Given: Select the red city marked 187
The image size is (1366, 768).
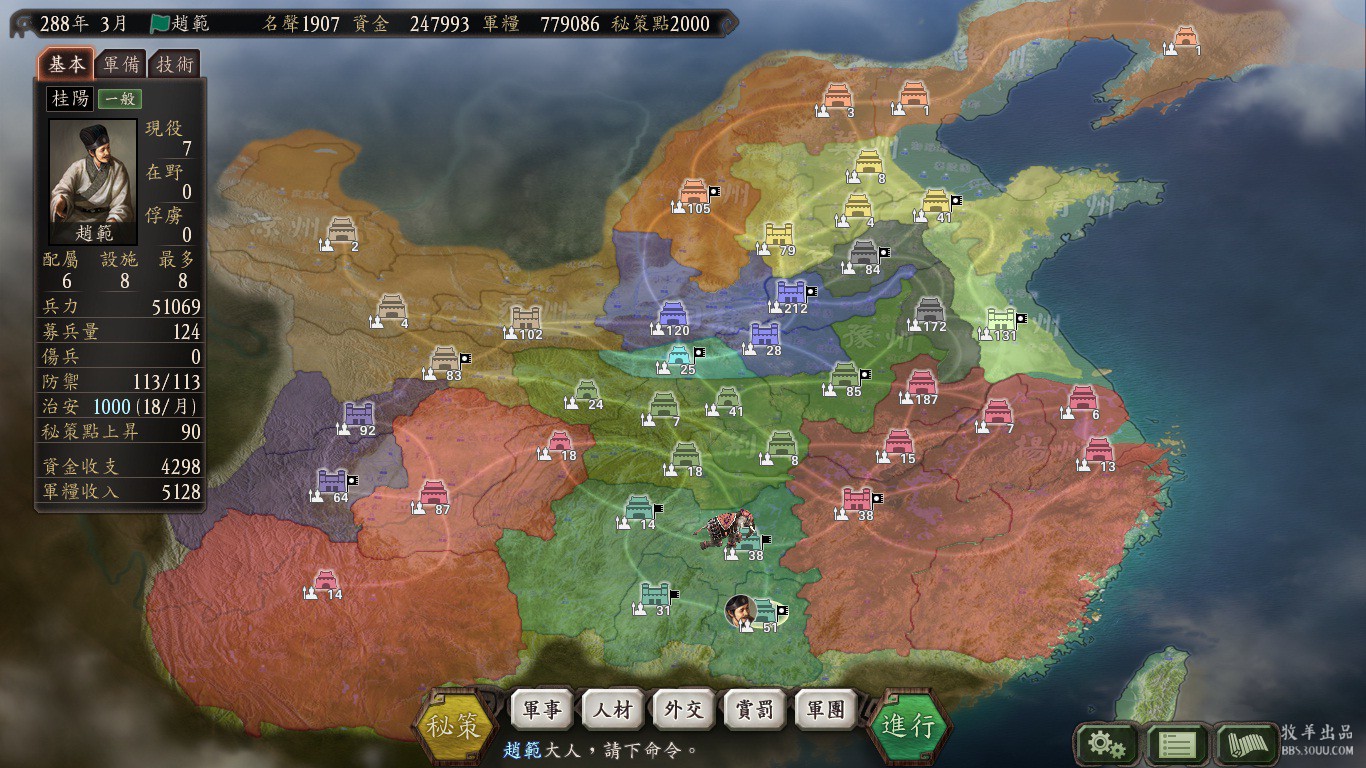Looking at the screenshot, I should tap(921, 383).
